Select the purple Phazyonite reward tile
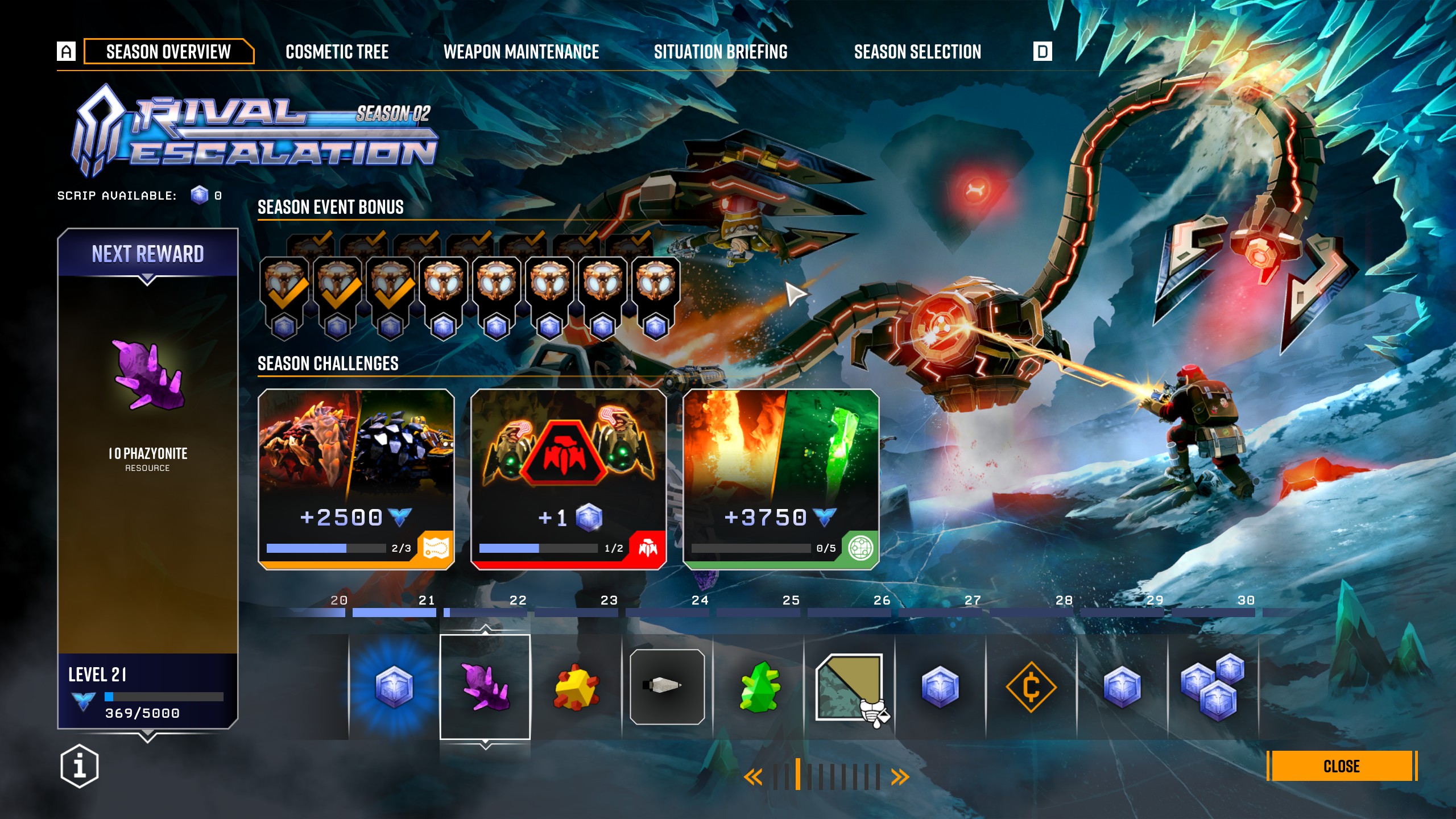 [x=485, y=687]
